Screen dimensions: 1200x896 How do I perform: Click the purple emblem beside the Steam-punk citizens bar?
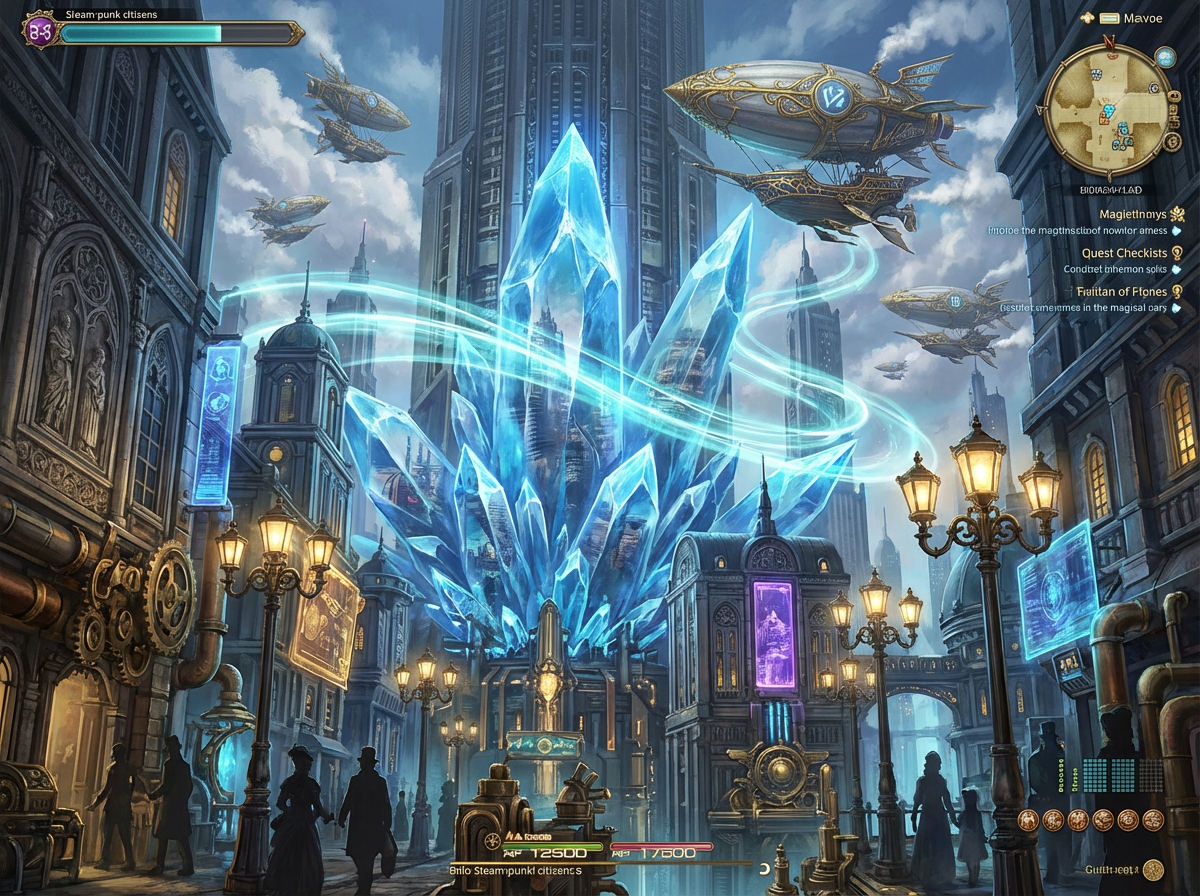42,31
